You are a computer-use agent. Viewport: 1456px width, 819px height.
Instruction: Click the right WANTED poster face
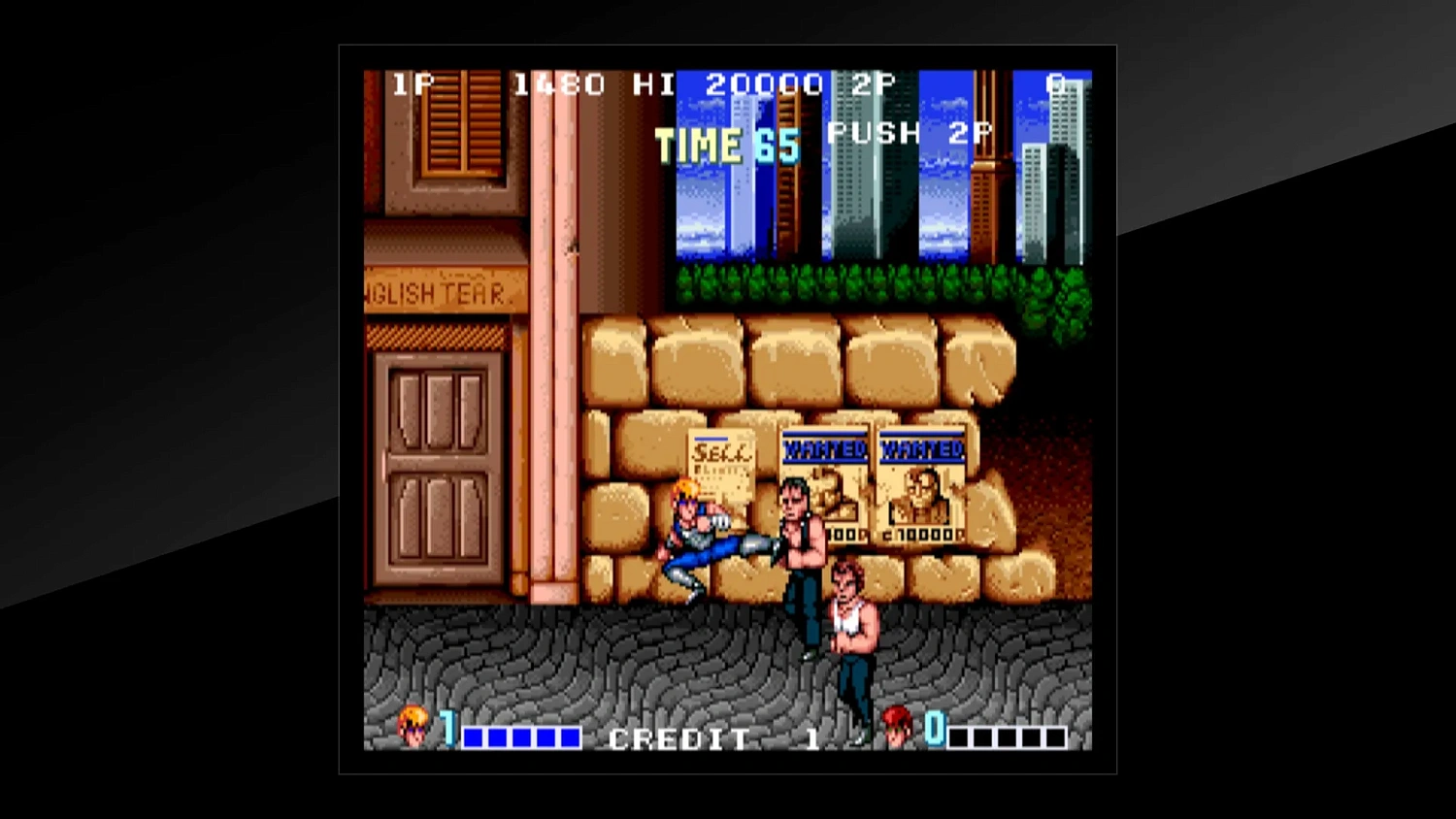[920, 493]
